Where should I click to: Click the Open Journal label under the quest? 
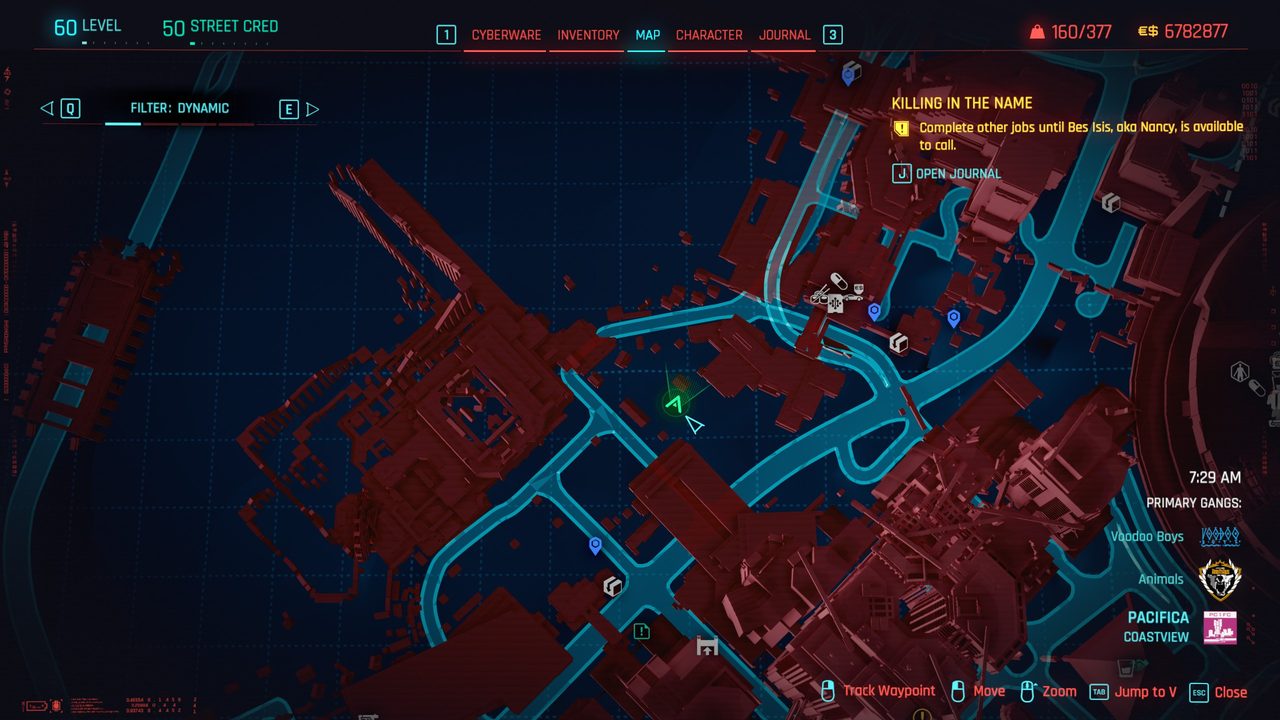957,174
